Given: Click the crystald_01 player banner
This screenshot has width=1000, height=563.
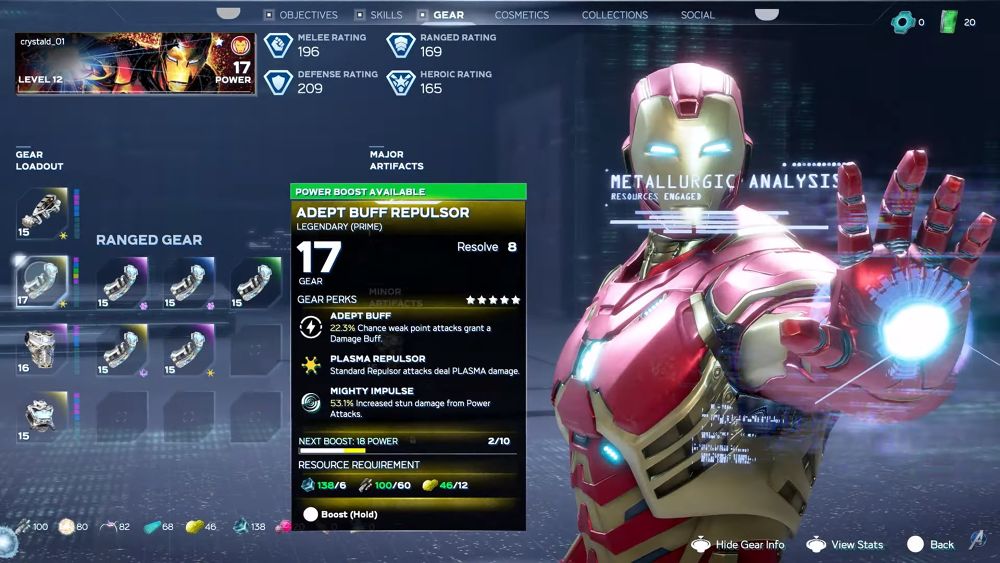Looking at the screenshot, I should click(136, 64).
